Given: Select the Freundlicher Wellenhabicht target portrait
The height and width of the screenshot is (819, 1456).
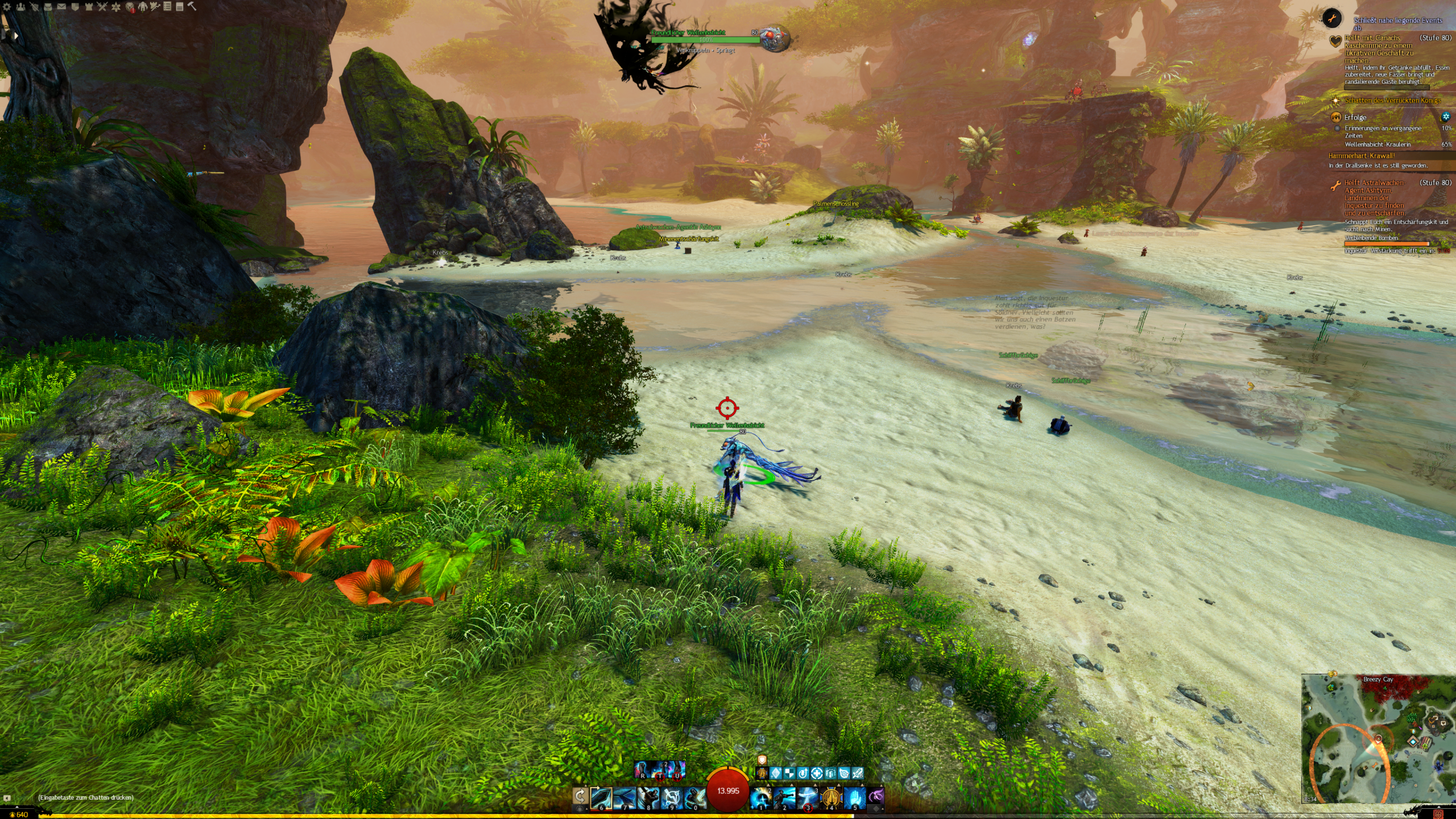Looking at the screenshot, I should click(x=775, y=38).
